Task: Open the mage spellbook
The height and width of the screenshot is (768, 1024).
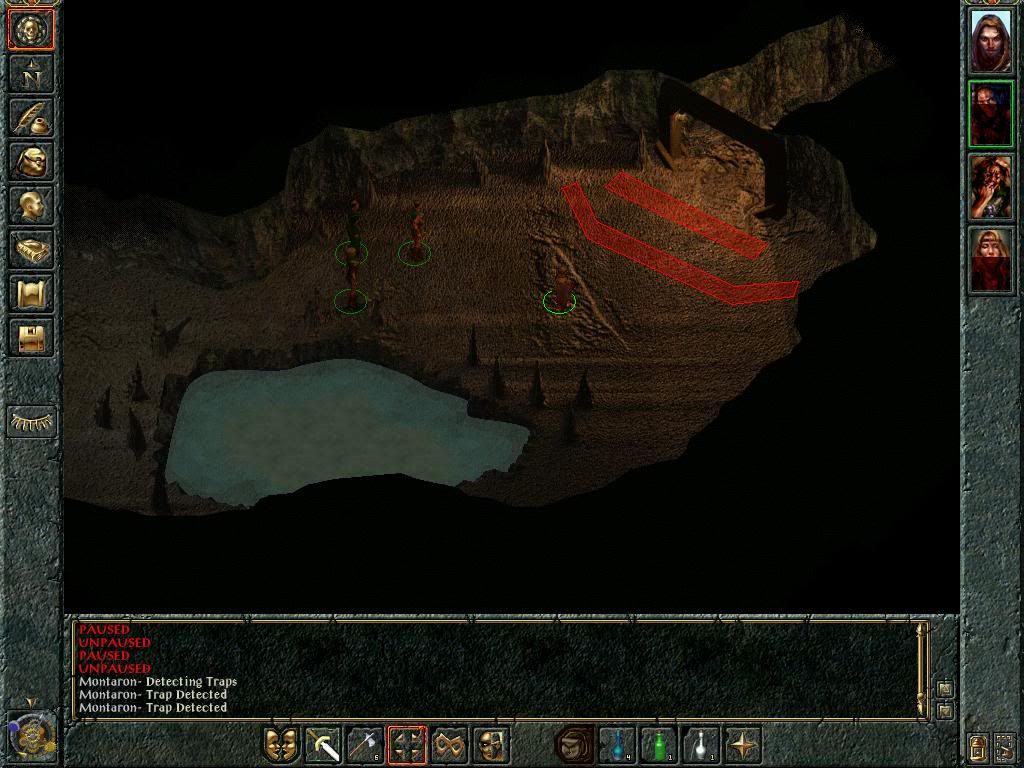Action: pos(30,250)
